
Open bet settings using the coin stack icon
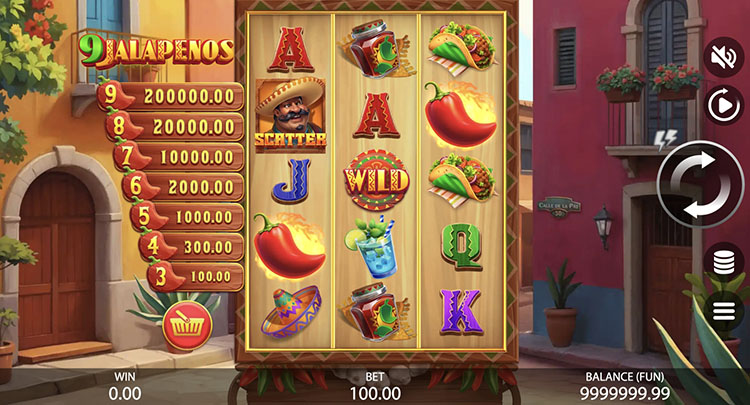click(725, 262)
